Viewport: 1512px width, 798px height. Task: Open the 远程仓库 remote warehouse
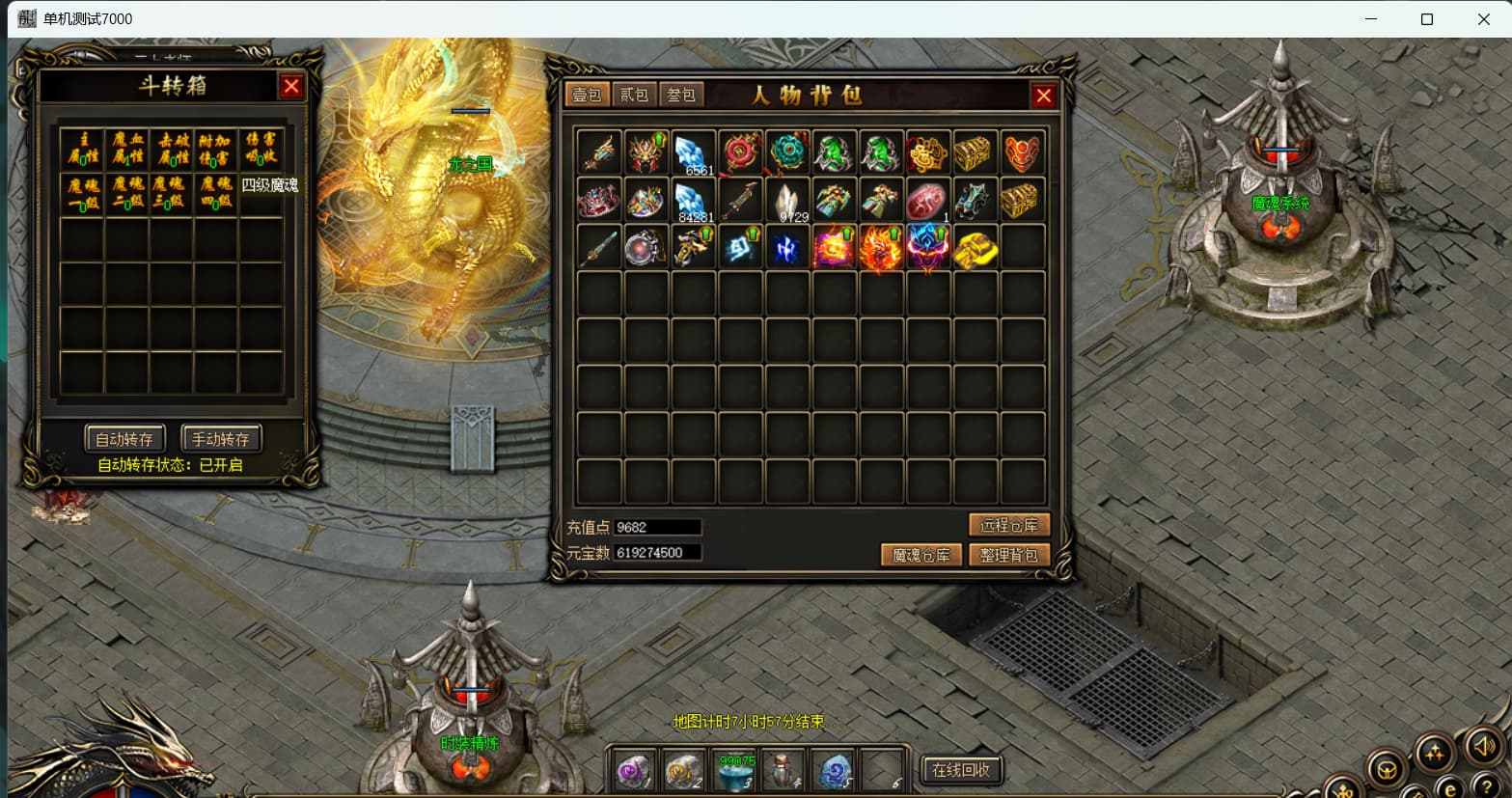coord(1008,525)
